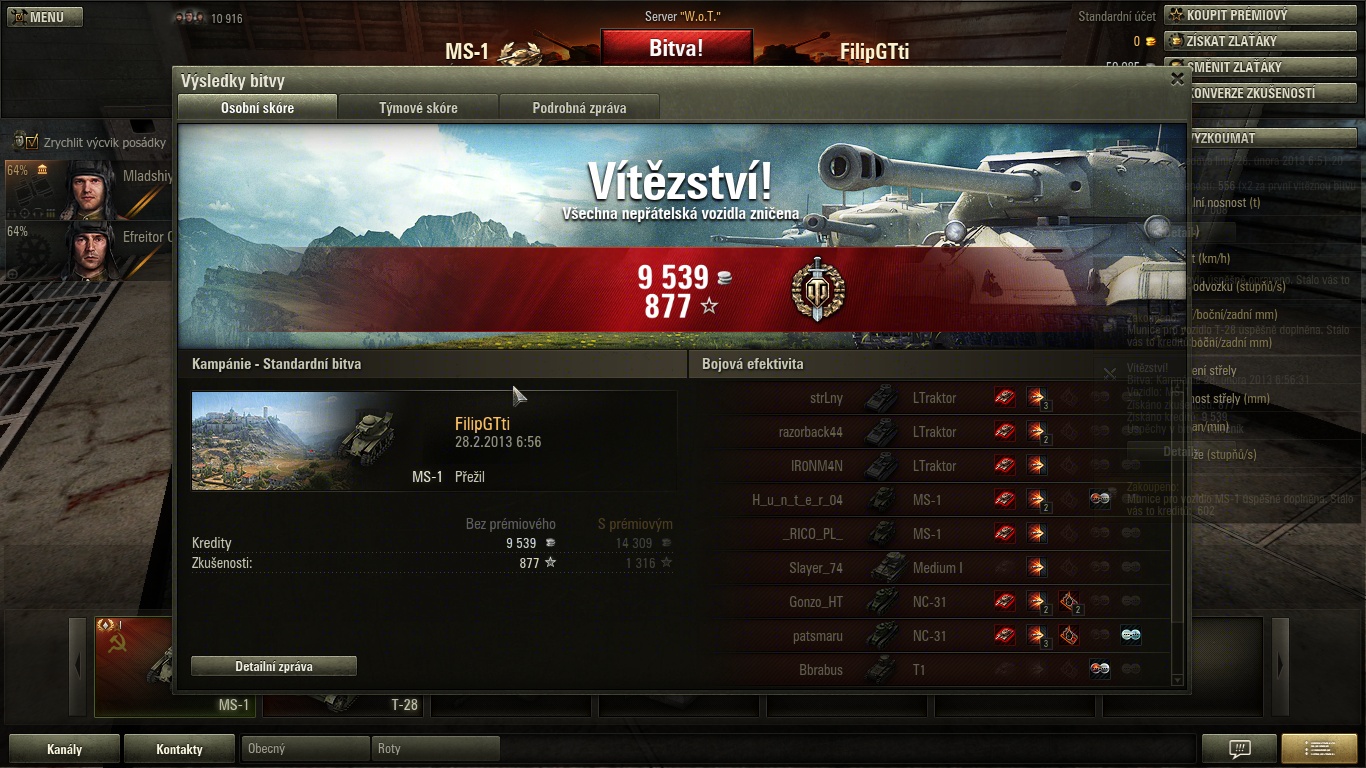1366x768 pixels.
Task: Open the MENU button
Action: 44,17
